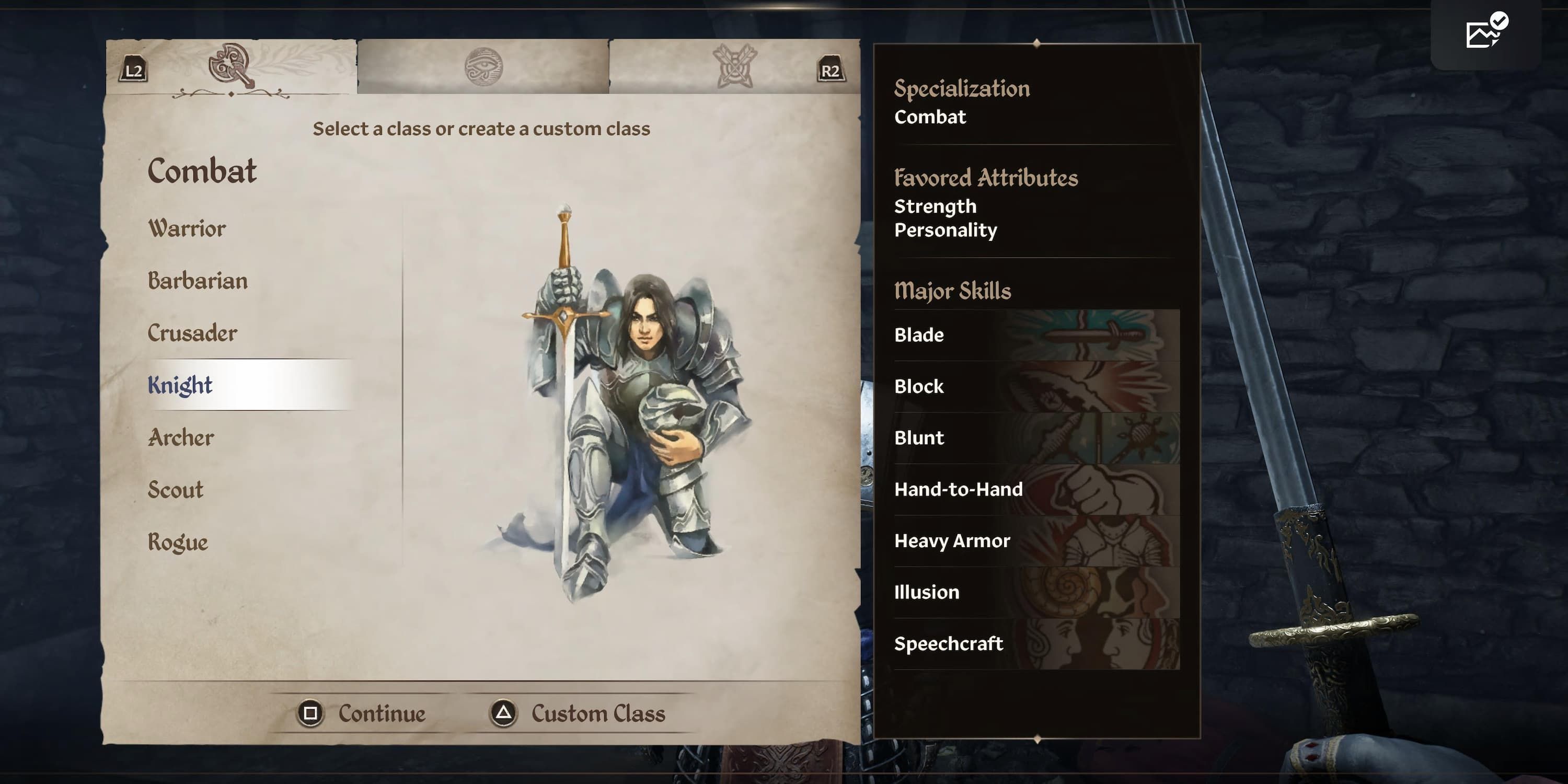Choose the Archer class
The width and height of the screenshot is (1568, 784).
tap(181, 437)
